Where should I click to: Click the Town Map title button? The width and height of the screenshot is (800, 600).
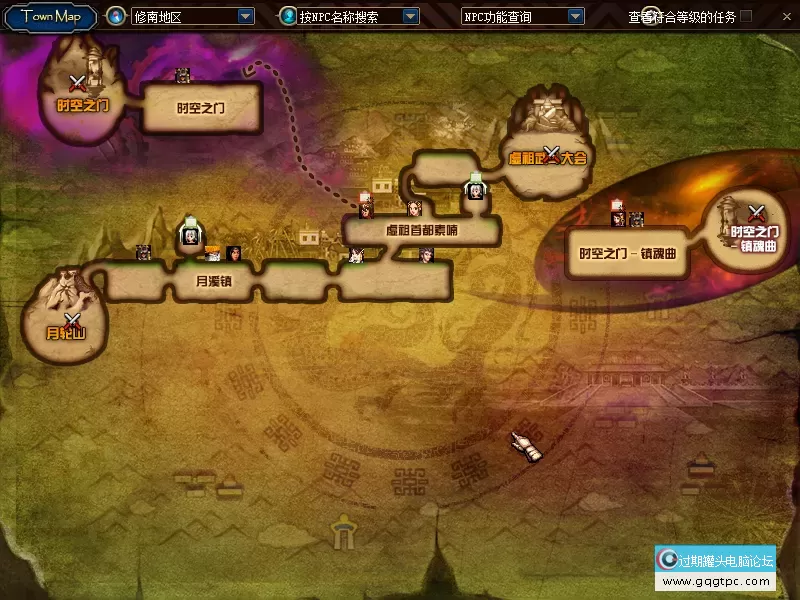(x=50, y=16)
